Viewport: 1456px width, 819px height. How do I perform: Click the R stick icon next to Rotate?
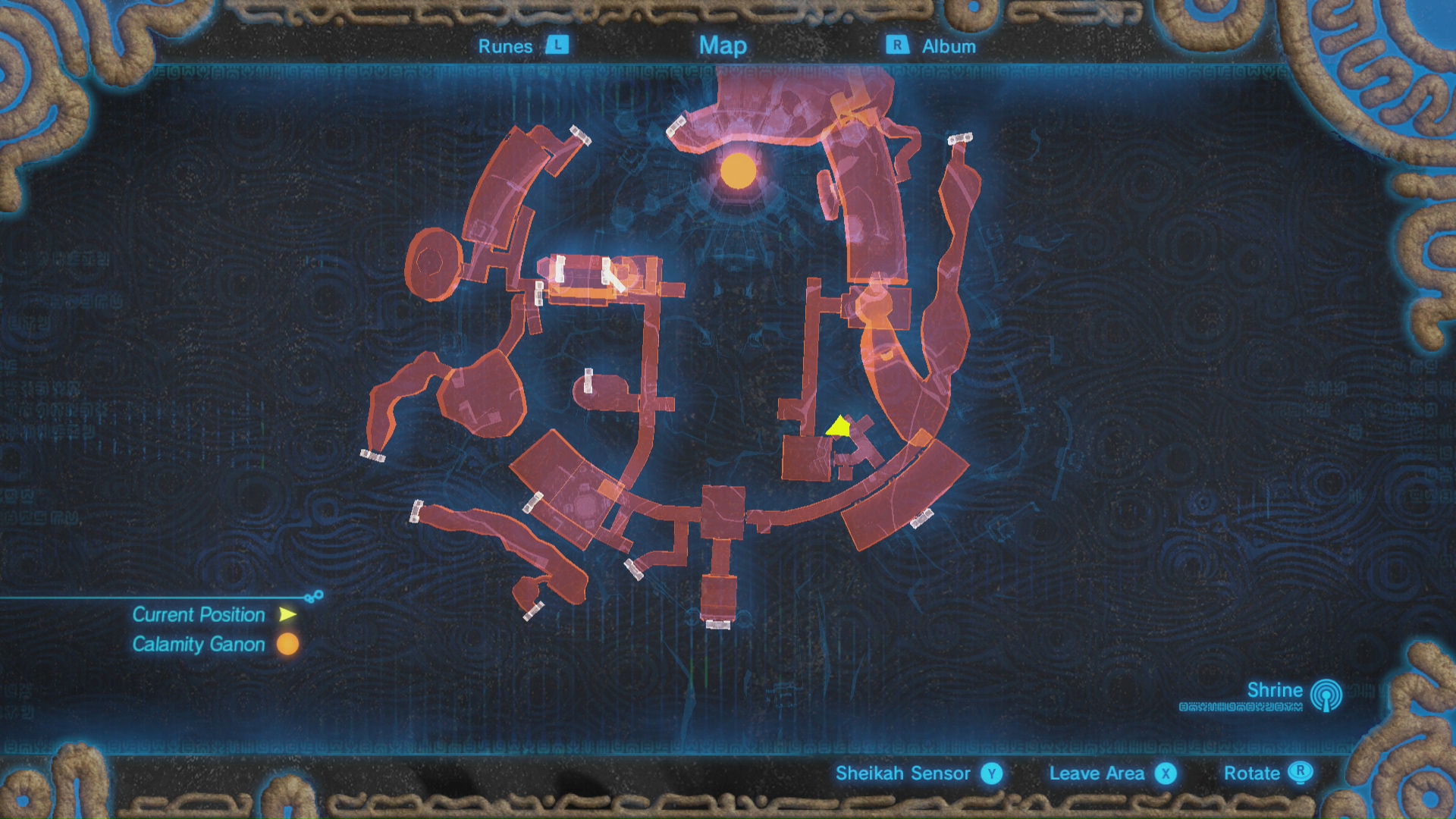pos(1302,773)
